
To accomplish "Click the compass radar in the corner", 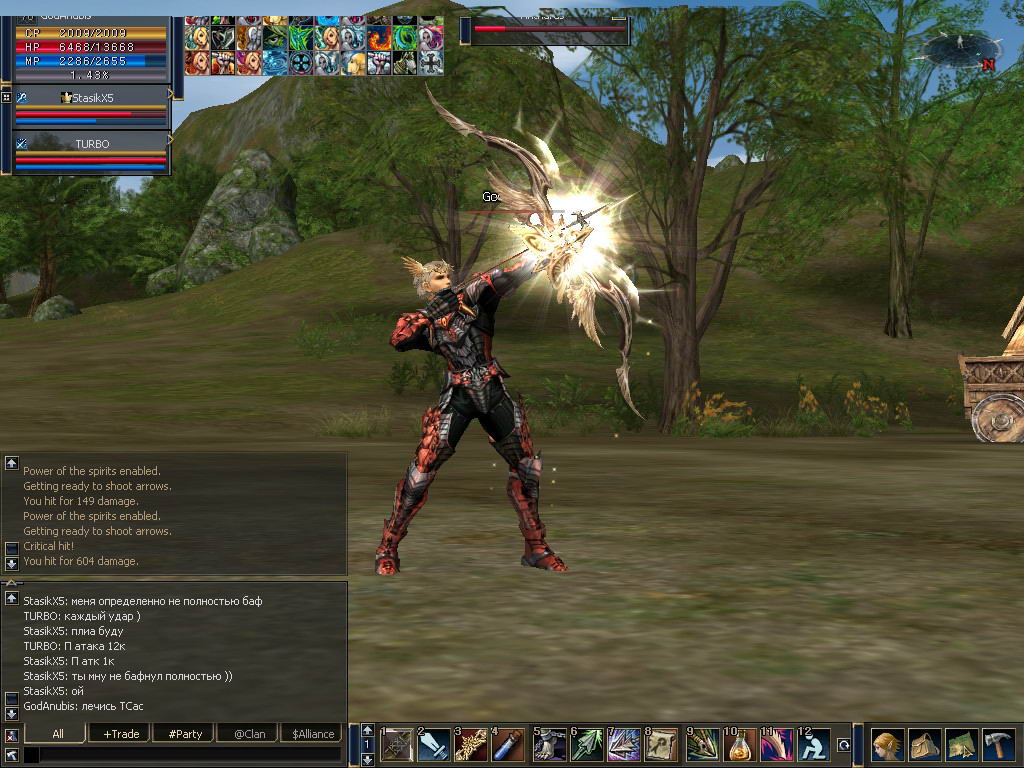I will click(x=961, y=48).
